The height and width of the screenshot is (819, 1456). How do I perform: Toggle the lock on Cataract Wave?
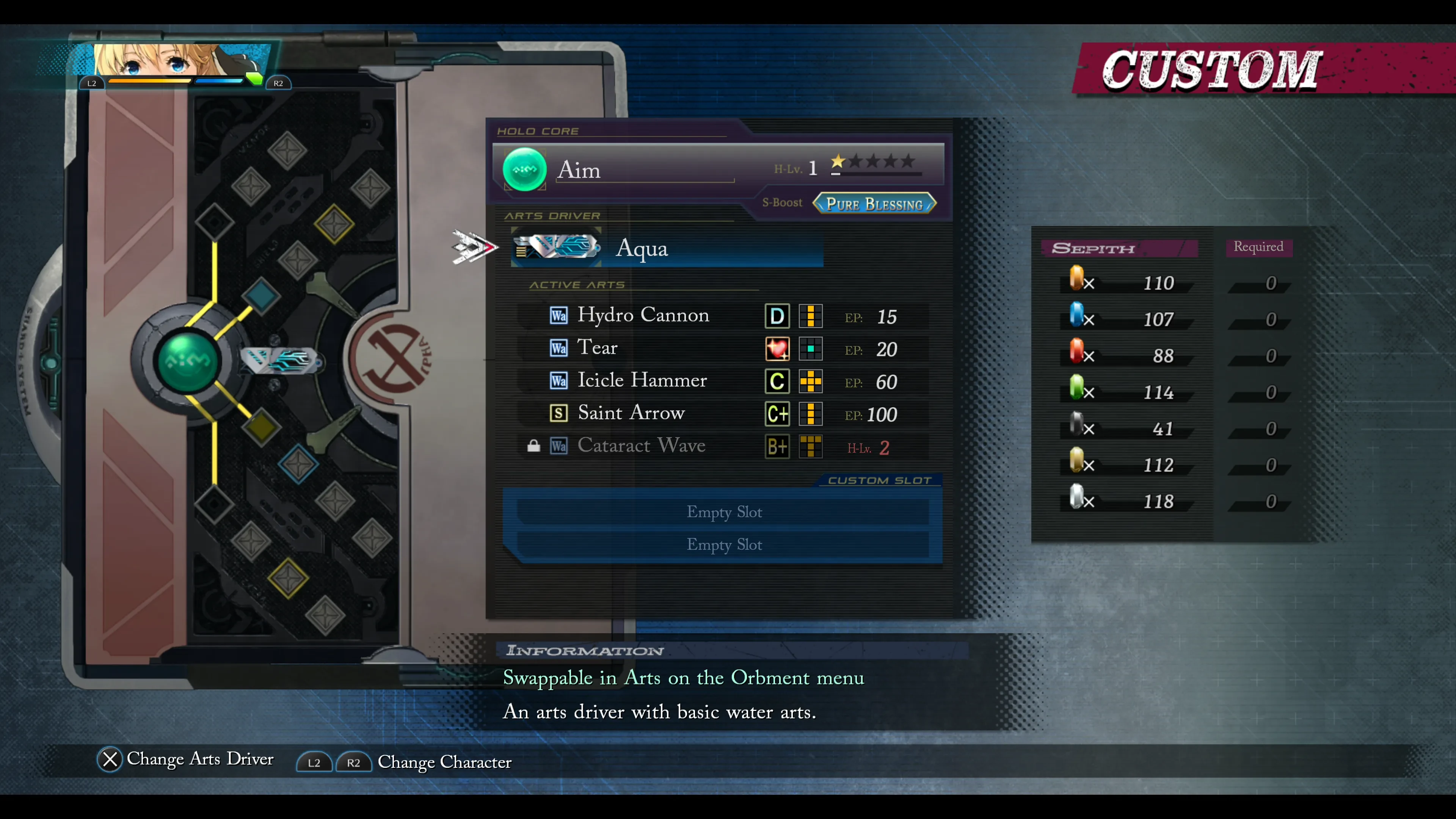pos(533,446)
